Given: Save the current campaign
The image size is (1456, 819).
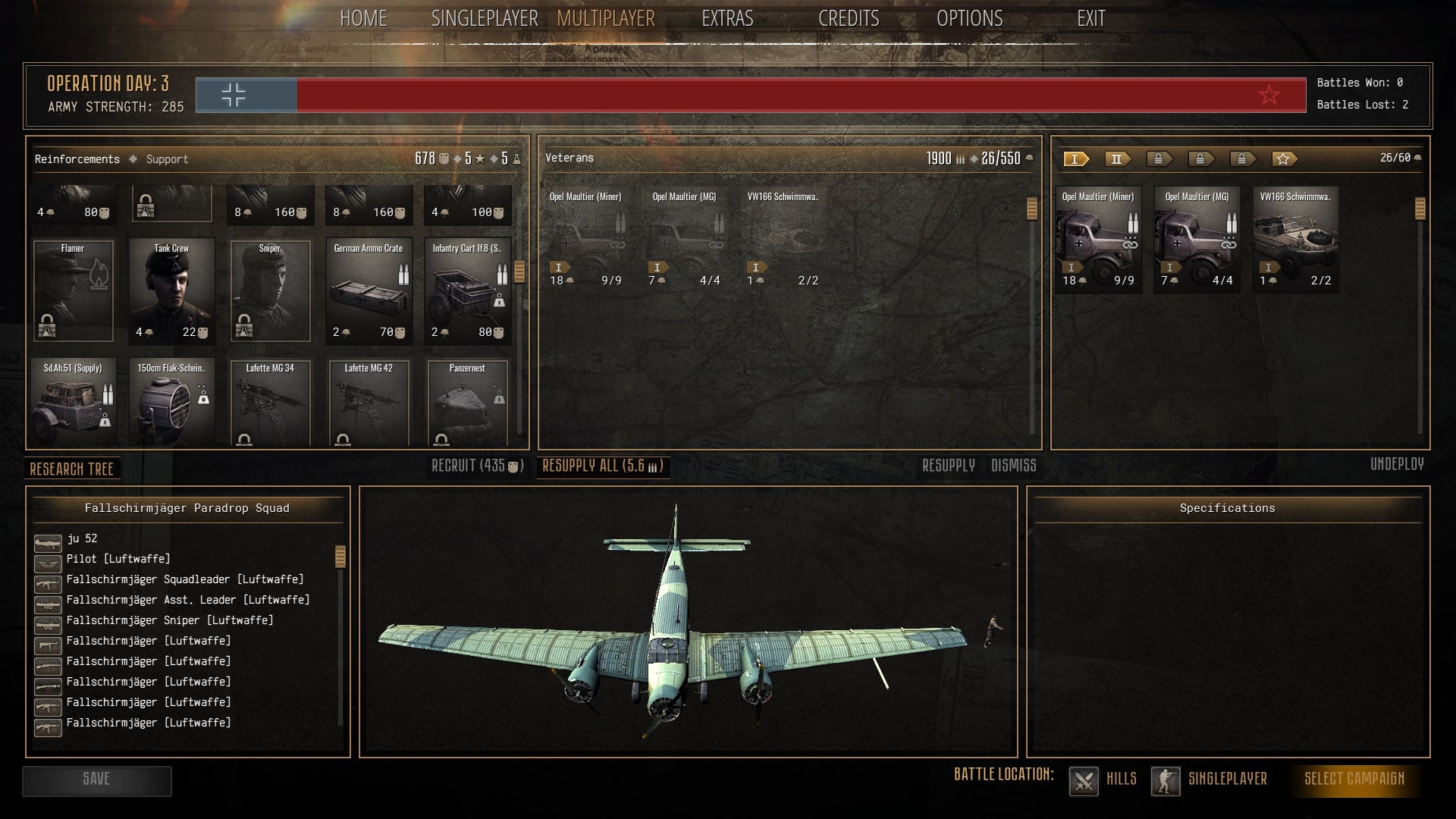Looking at the screenshot, I should click(x=96, y=780).
